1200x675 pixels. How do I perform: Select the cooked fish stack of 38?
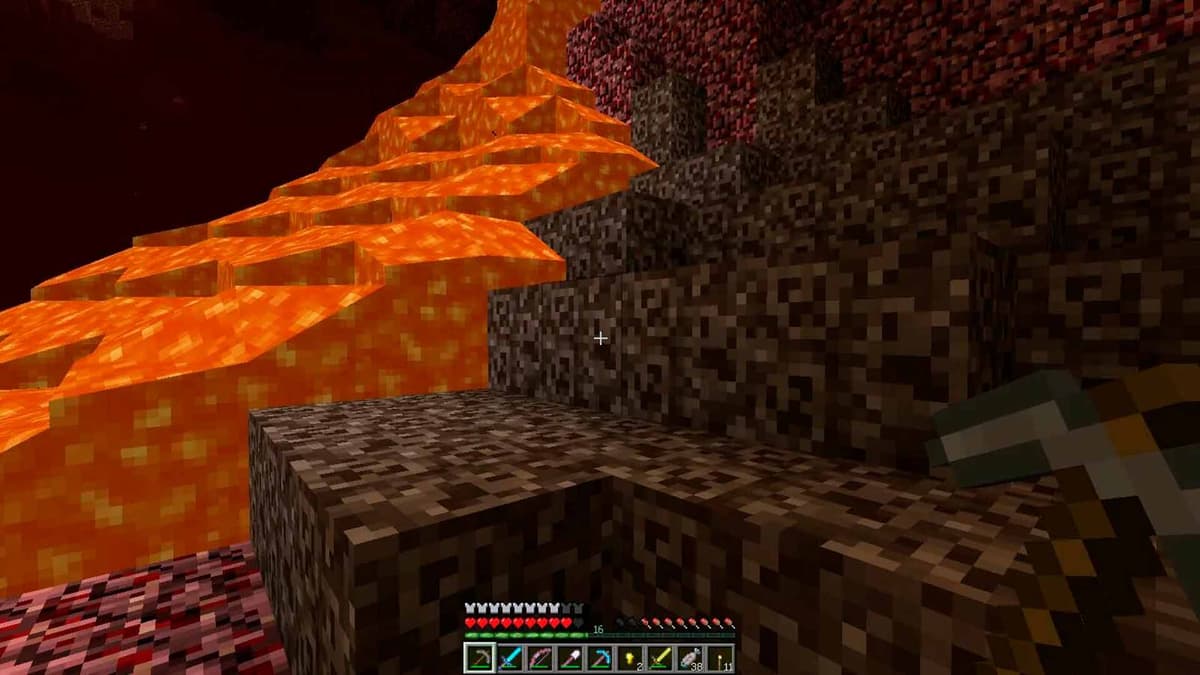(x=689, y=658)
